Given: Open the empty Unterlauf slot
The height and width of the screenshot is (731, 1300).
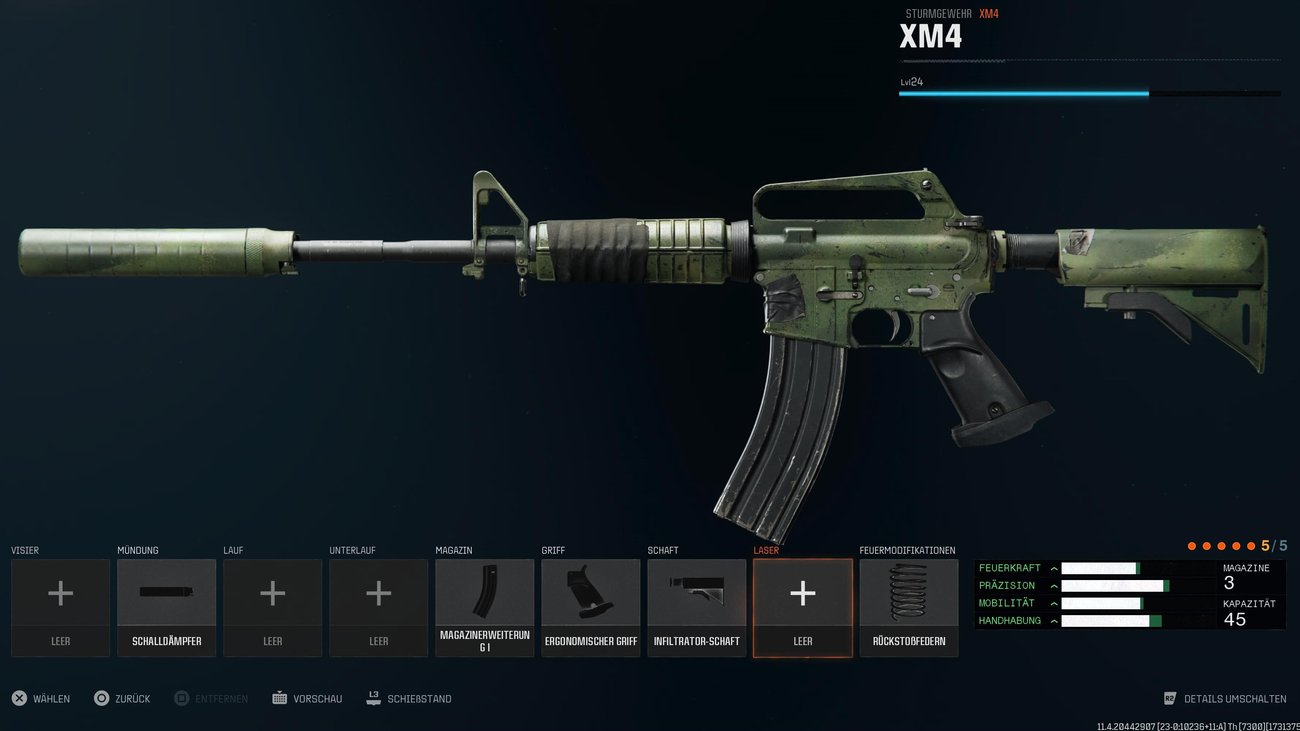Looking at the screenshot, I should pyautogui.click(x=378, y=605).
